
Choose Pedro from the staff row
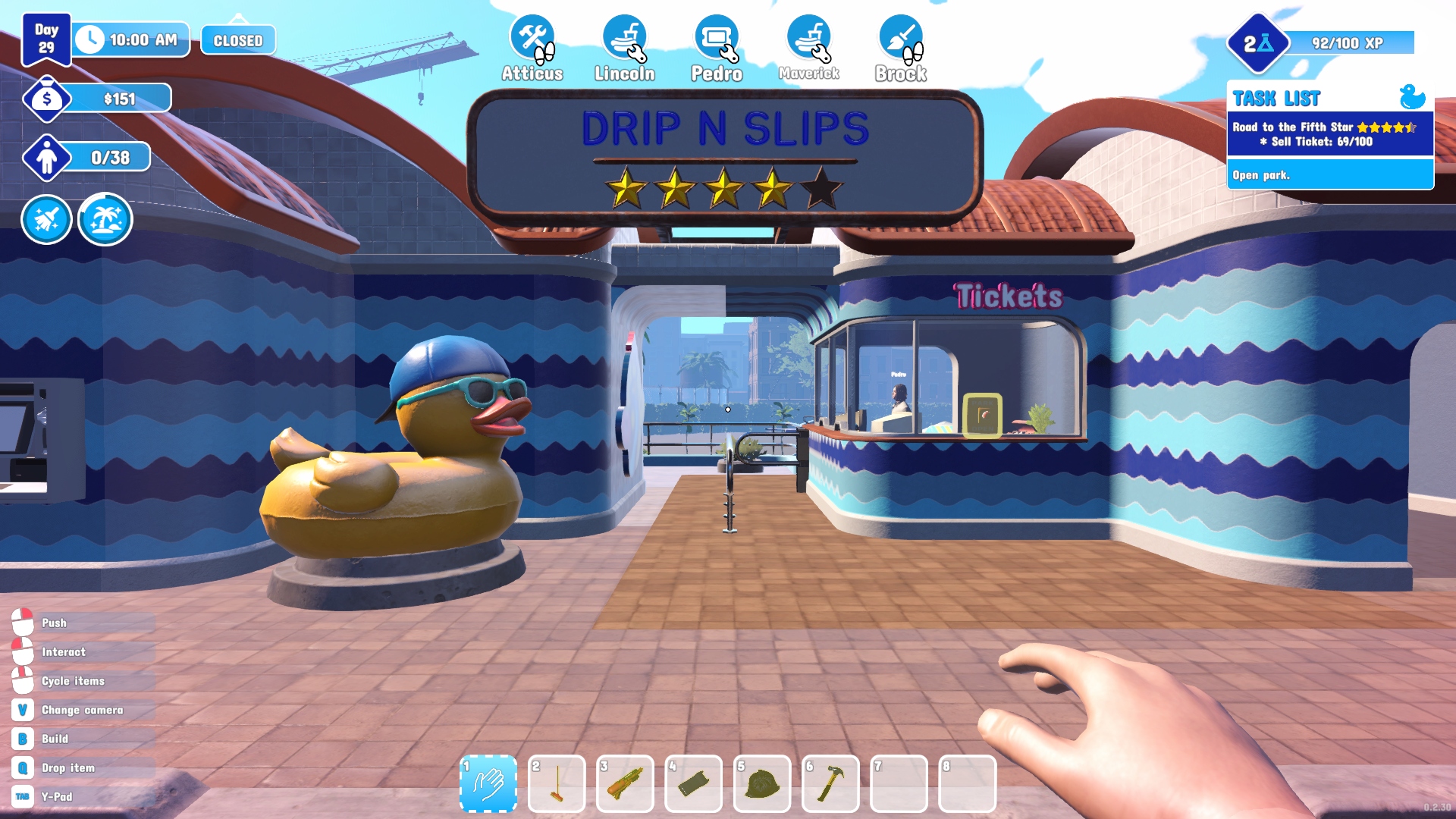tap(717, 39)
